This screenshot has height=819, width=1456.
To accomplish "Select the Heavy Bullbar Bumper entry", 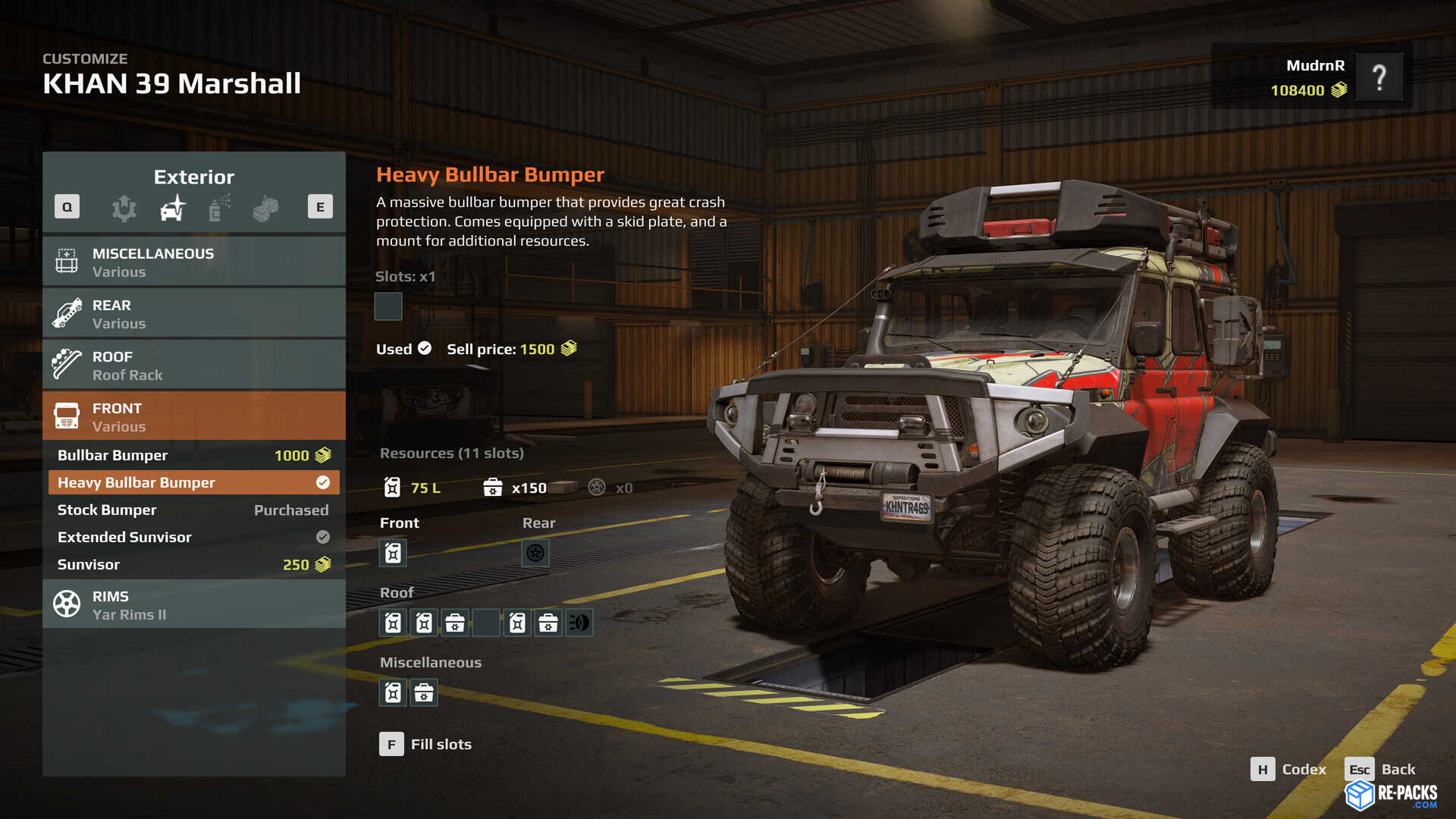I will point(193,482).
